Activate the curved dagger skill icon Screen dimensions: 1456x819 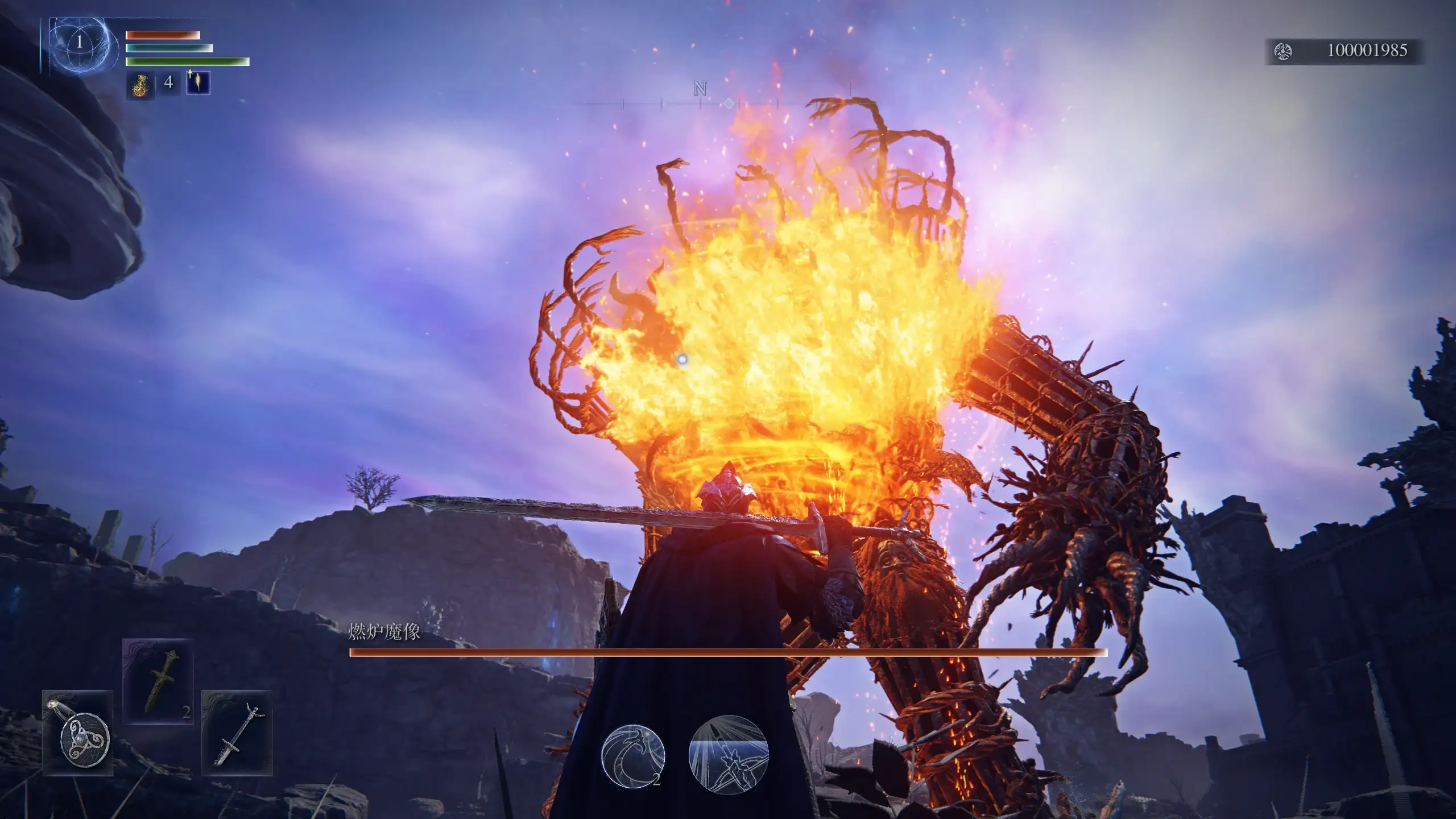(633, 756)
